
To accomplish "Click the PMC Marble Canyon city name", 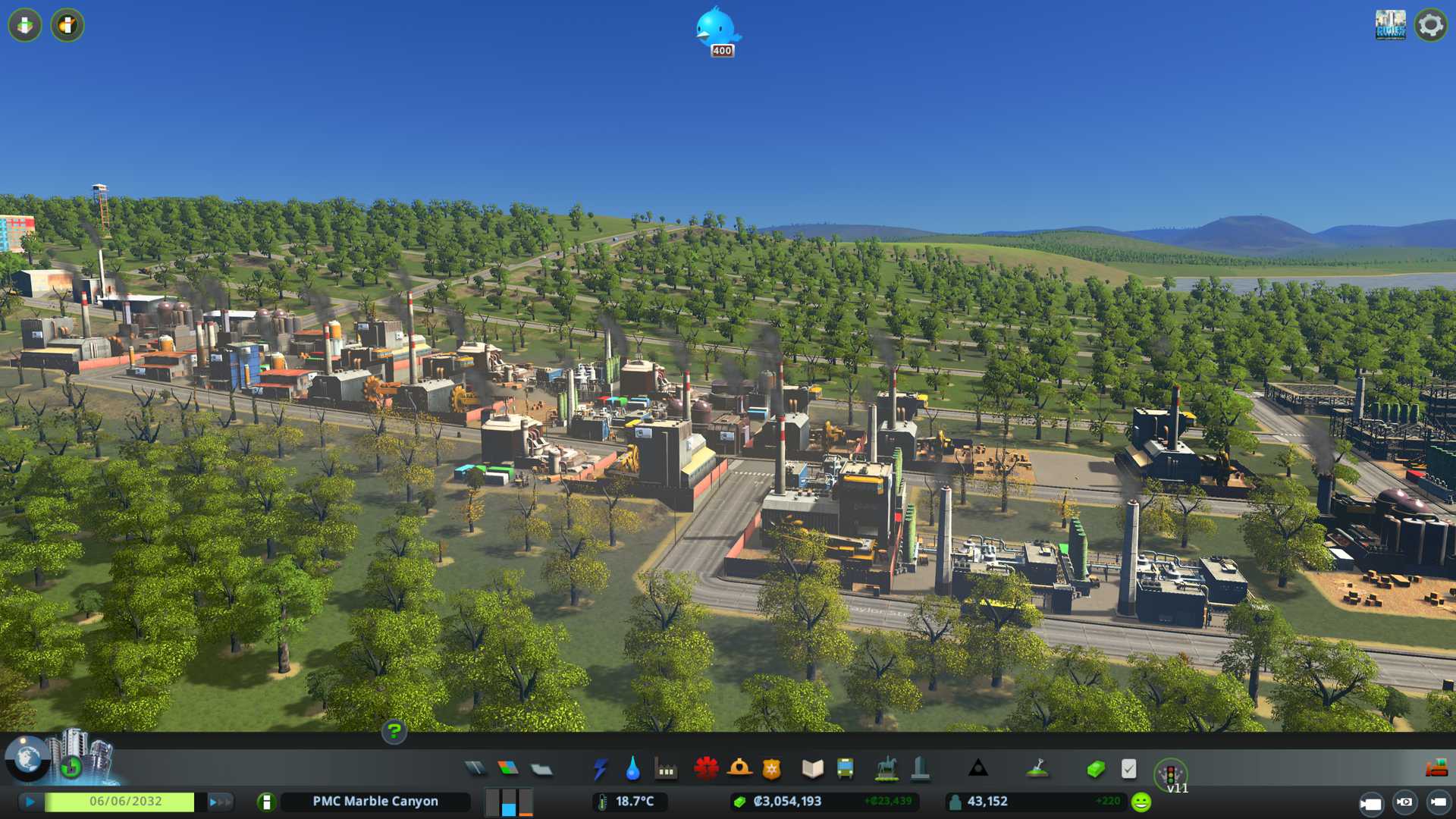I will tap(375, 802).
